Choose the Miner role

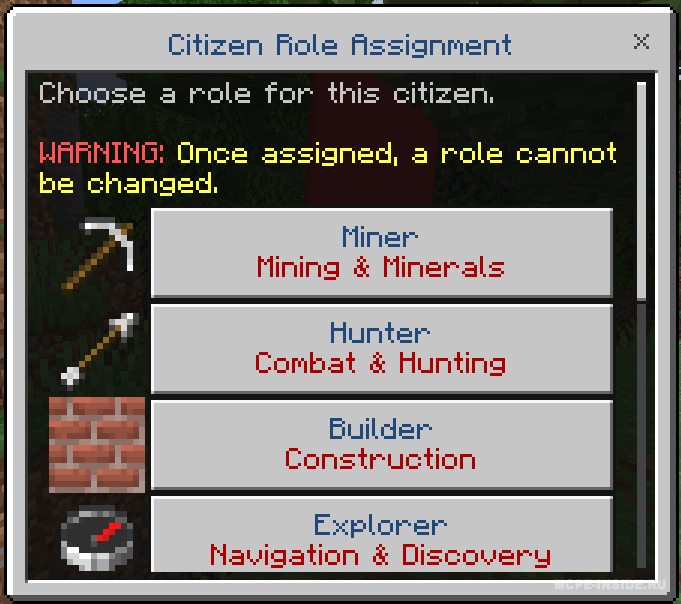(x=381, y=252)
